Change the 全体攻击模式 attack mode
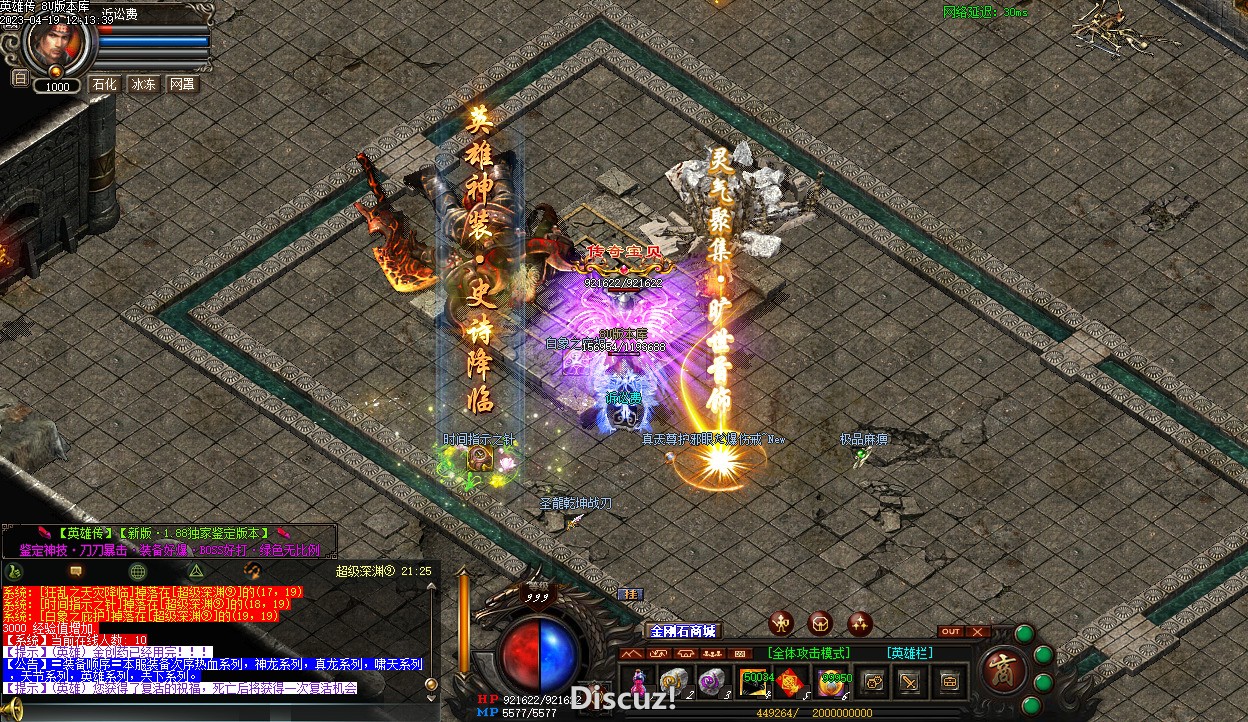The image size is (1248, 722). [809, 653]
